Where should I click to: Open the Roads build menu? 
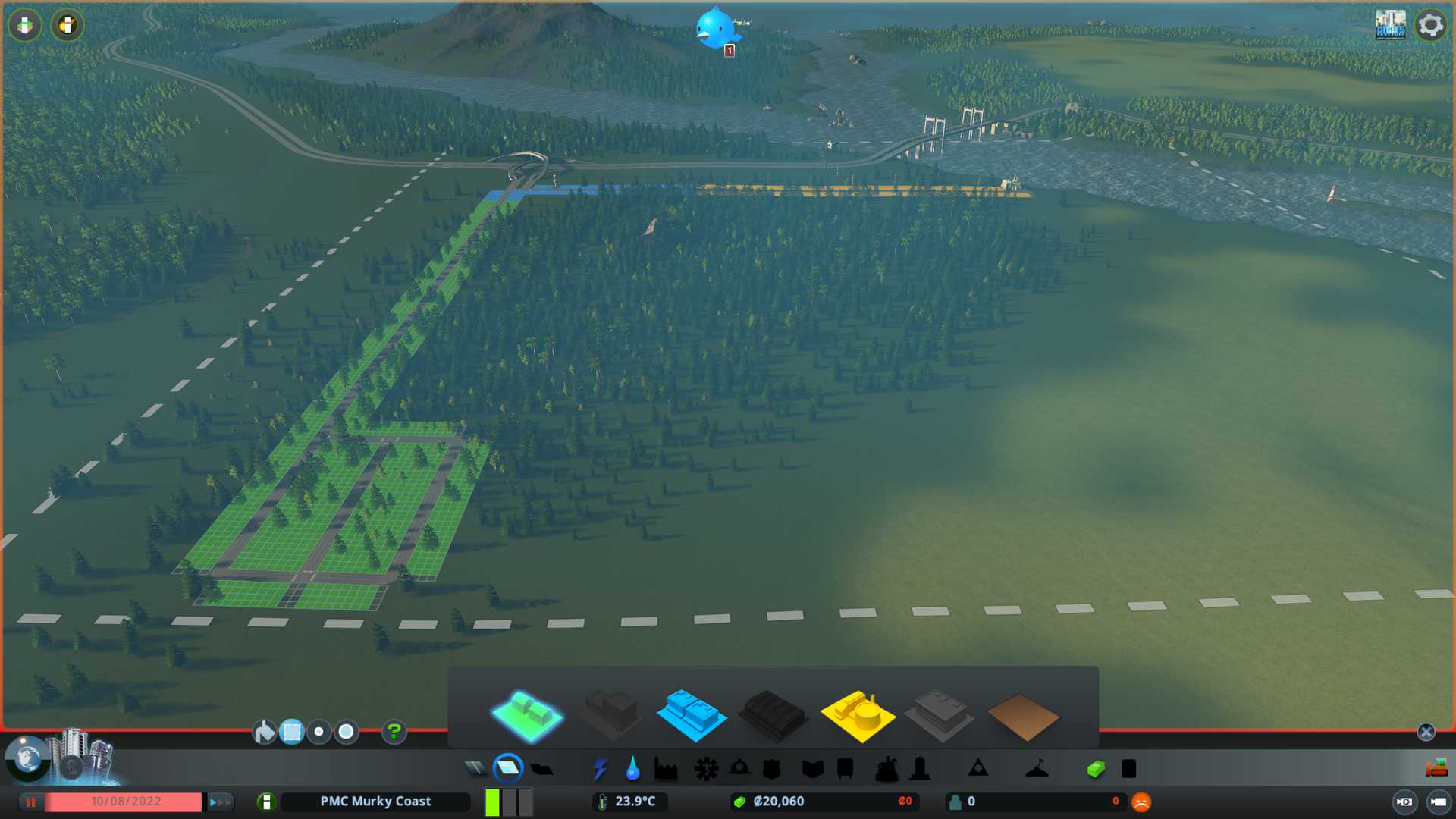pos(475,769)
